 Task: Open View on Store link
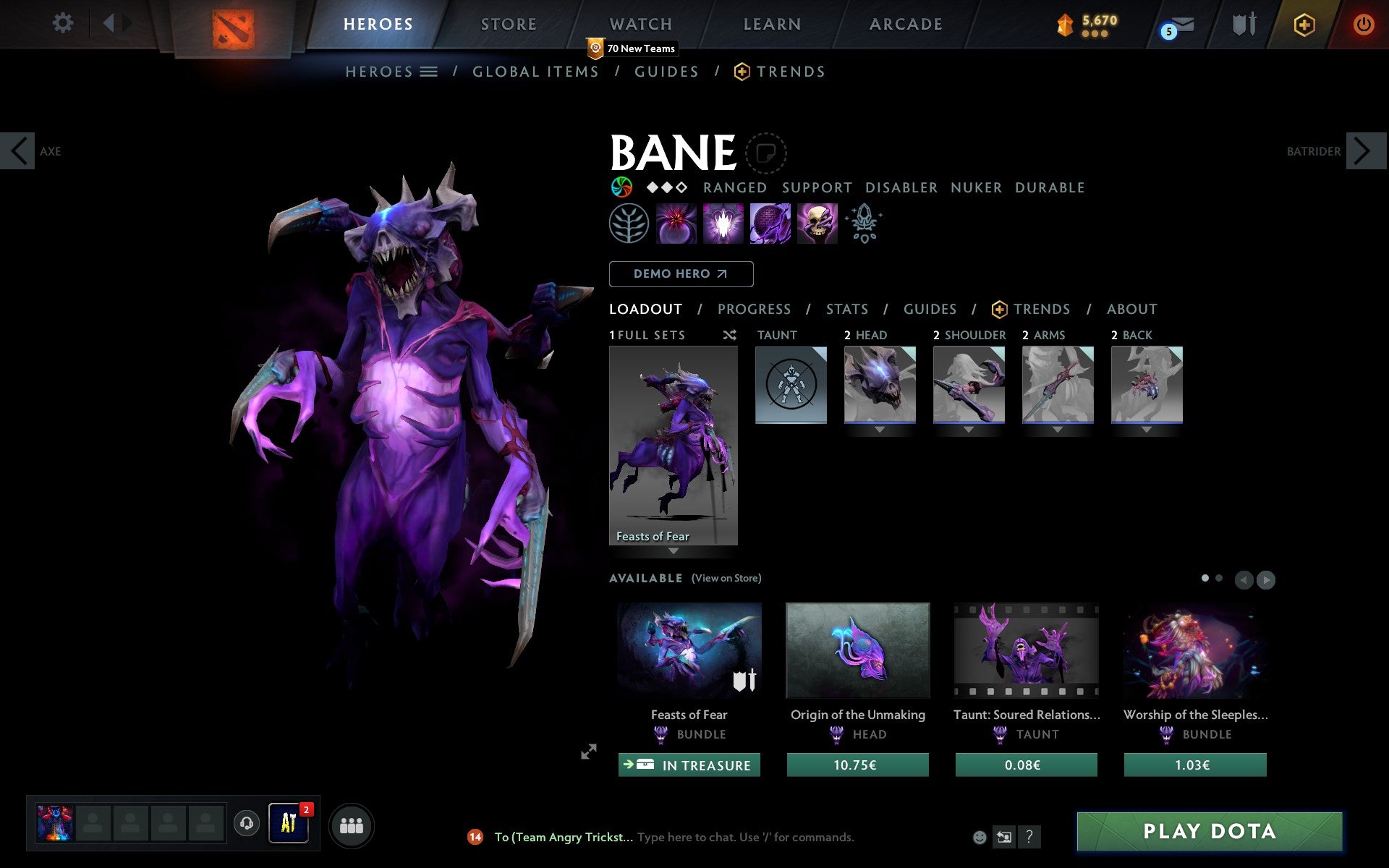[726, 578]
